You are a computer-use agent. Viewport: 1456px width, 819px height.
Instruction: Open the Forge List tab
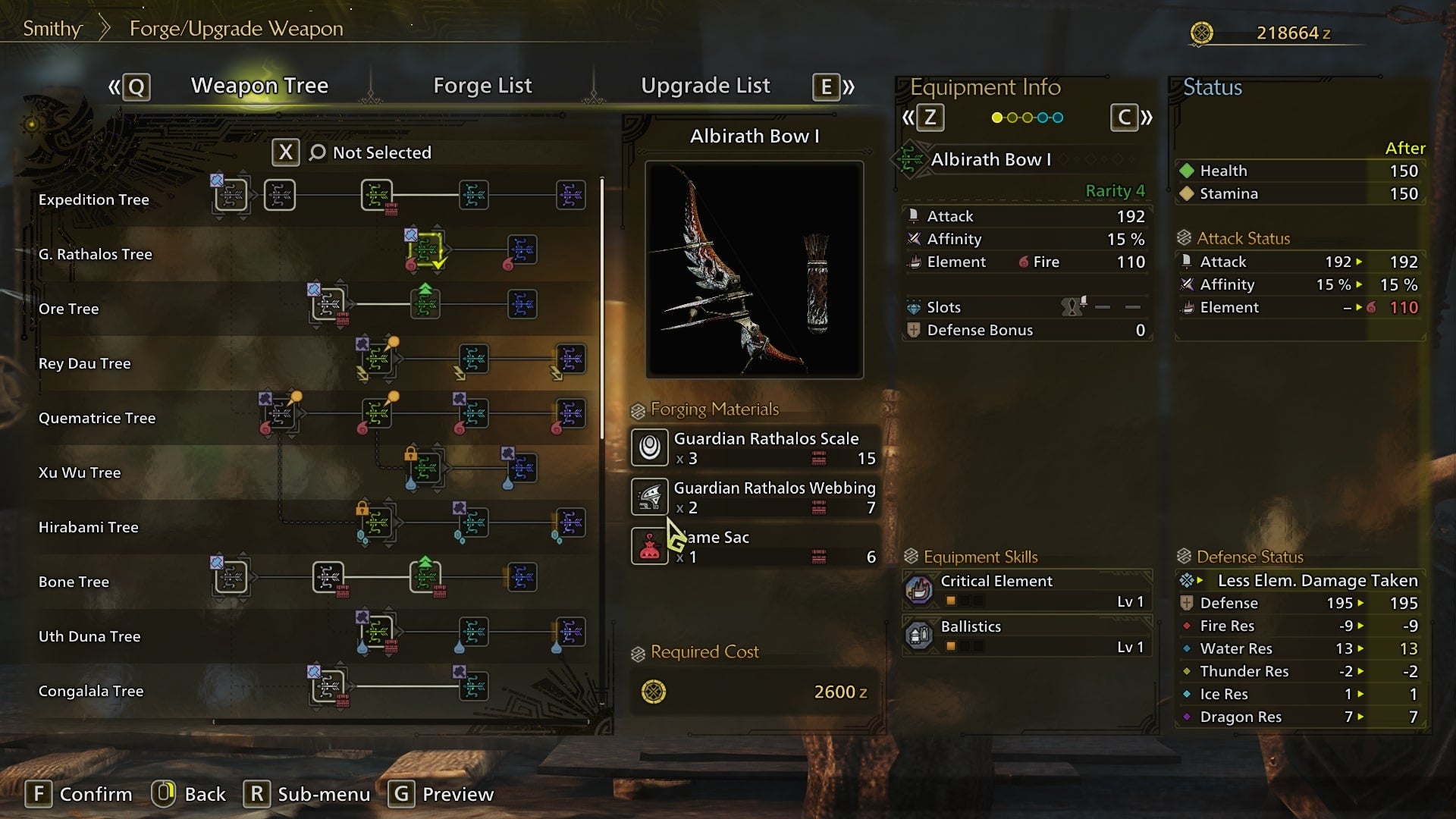coord(482,86)
